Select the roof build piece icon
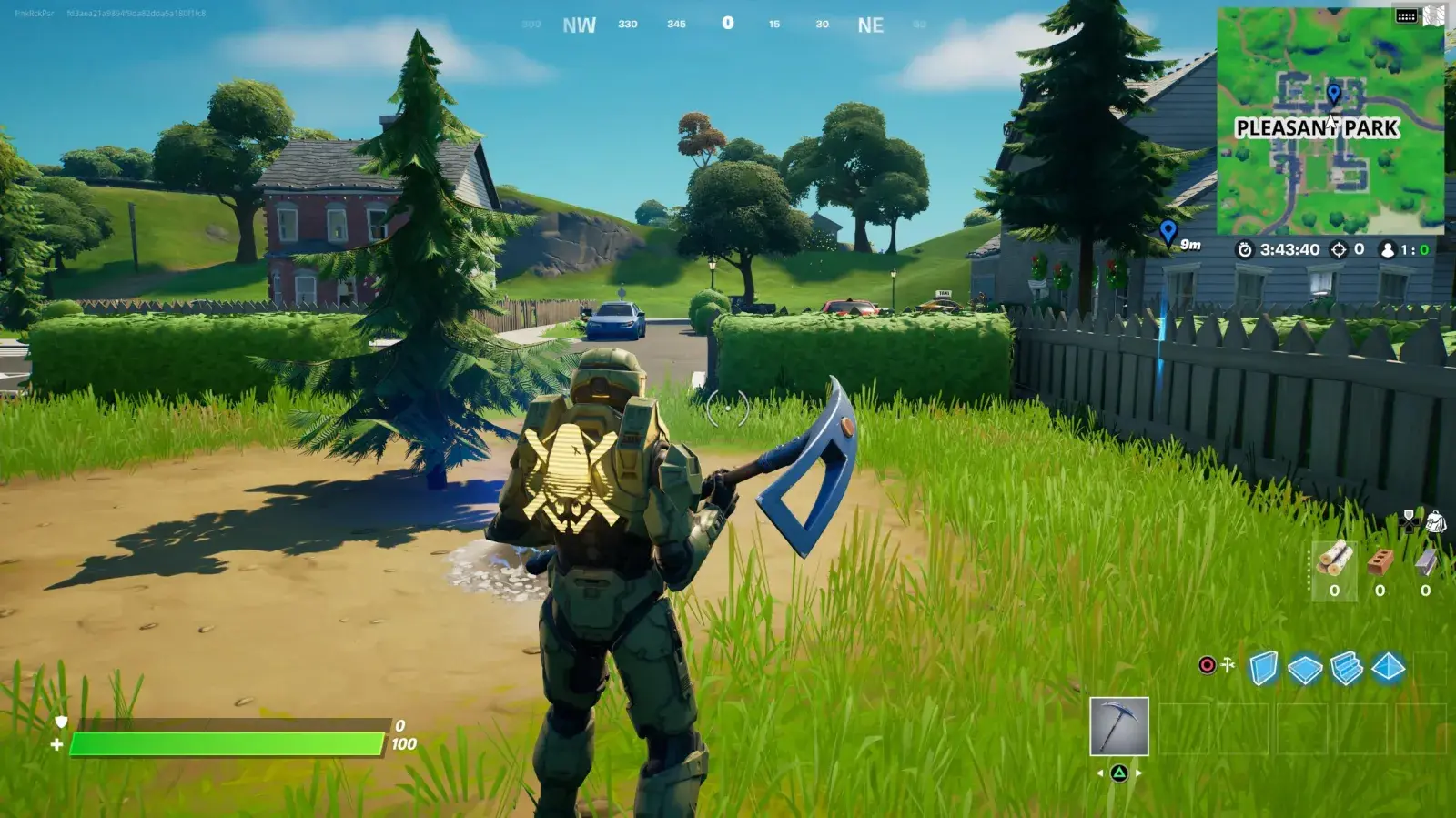Viewport: 1456px width, 818px height. click(x=1388, y=667)
